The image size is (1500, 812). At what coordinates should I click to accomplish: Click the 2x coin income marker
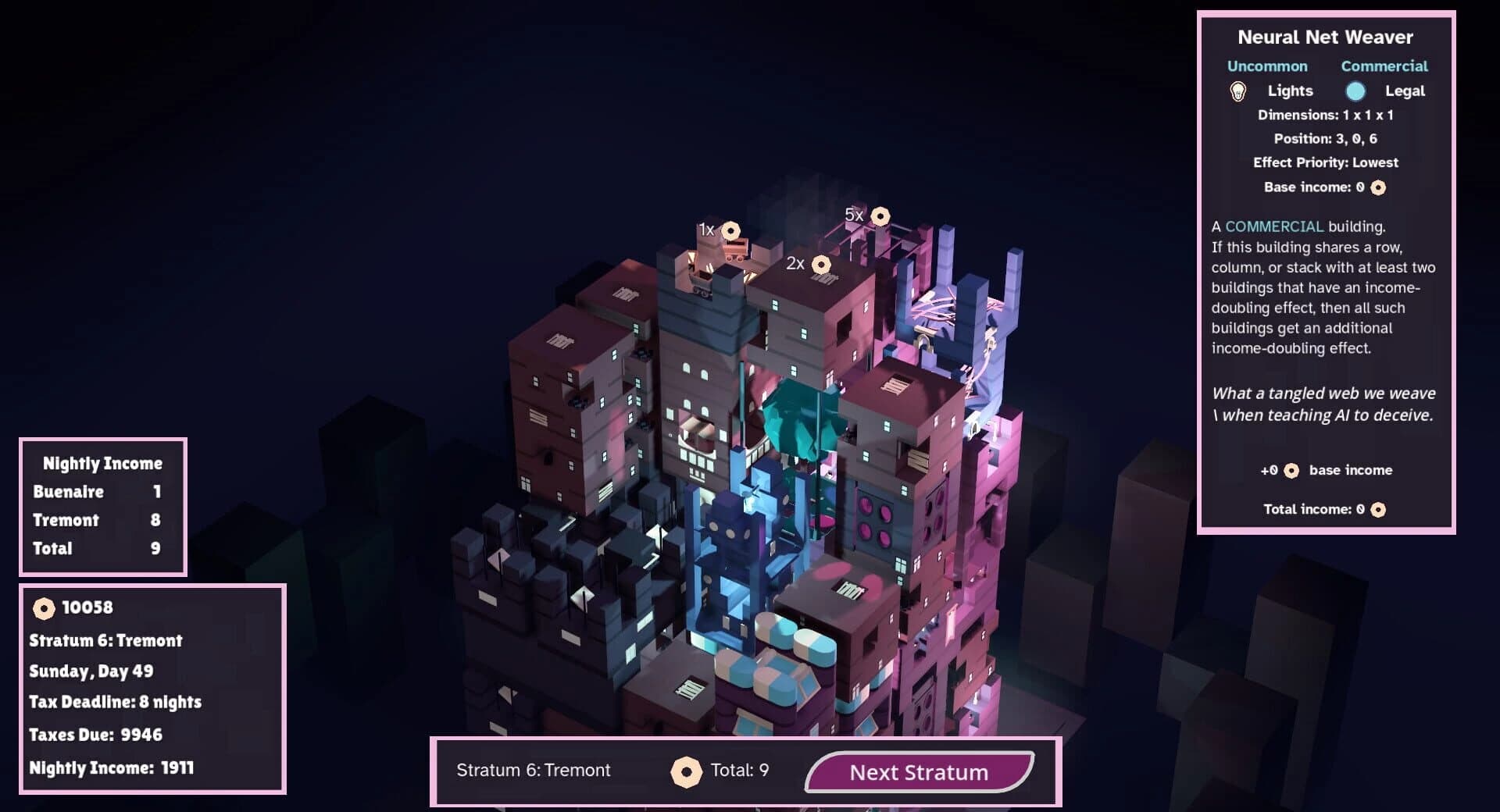pyautogui.click(x=820, y=265)
